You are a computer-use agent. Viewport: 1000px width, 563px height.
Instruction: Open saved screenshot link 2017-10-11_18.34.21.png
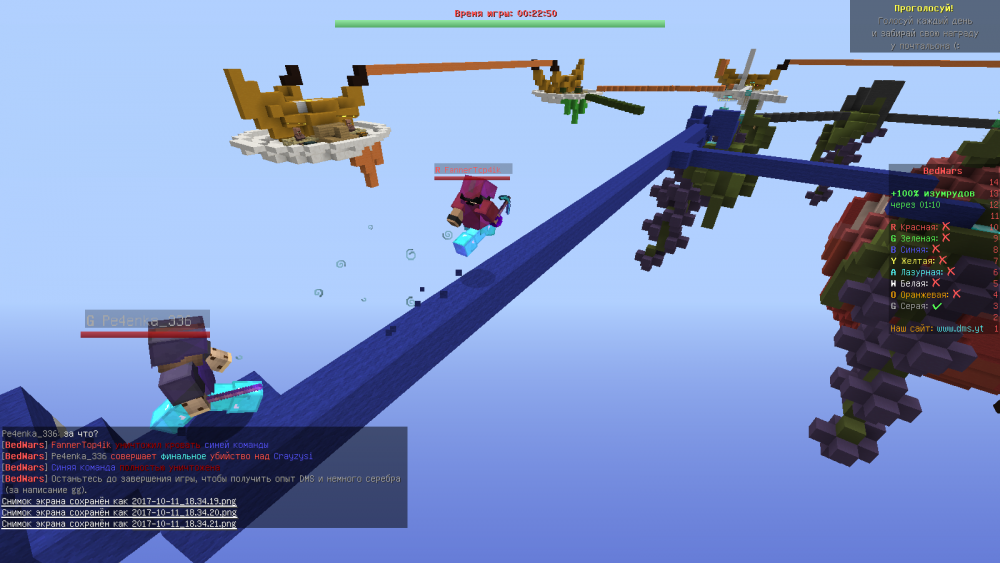point(185,523)
